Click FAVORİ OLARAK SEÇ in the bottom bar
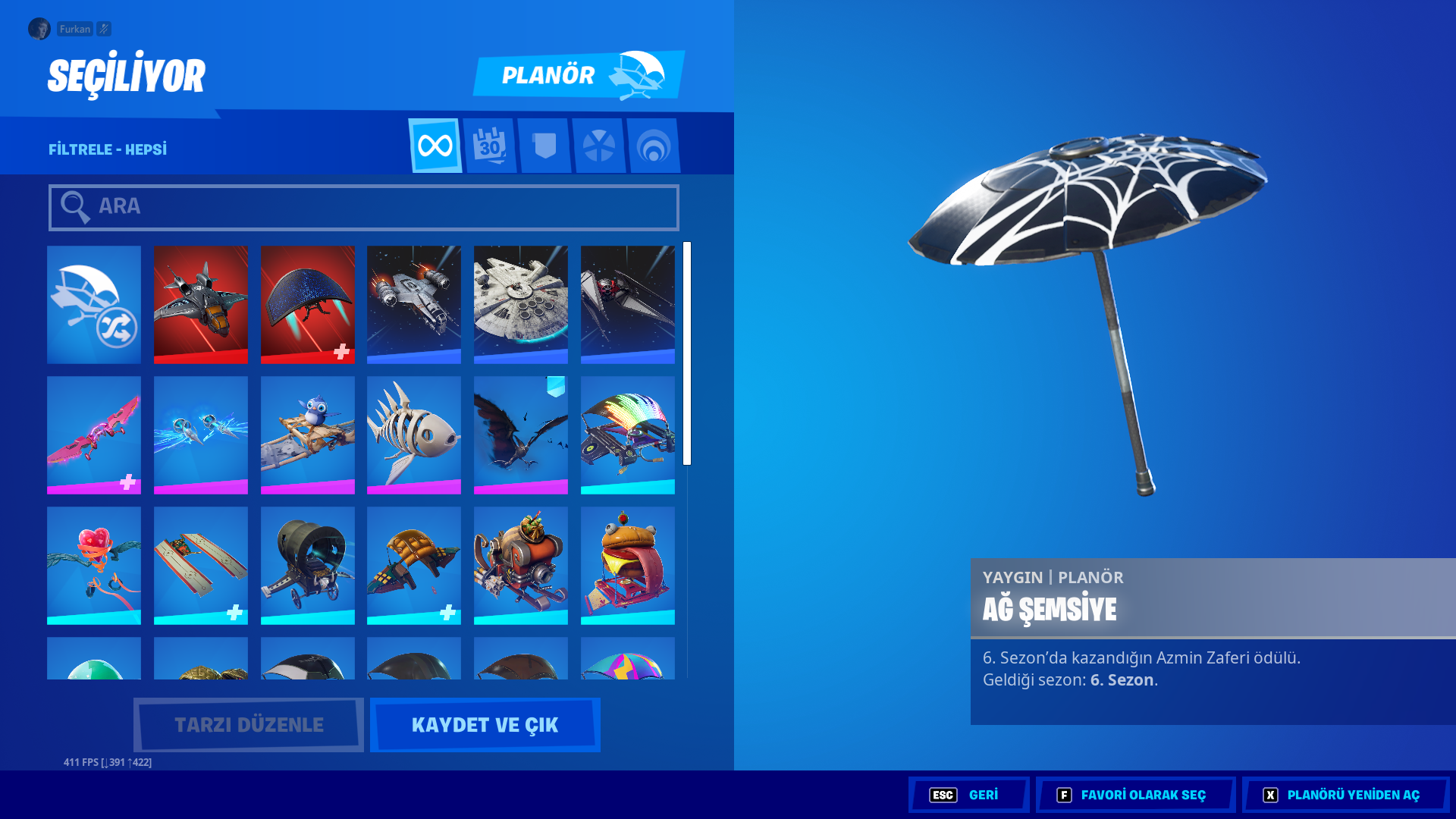The width and height of the screenshot is (1456, 819). pyautogui.click(x=1135, y=795)
